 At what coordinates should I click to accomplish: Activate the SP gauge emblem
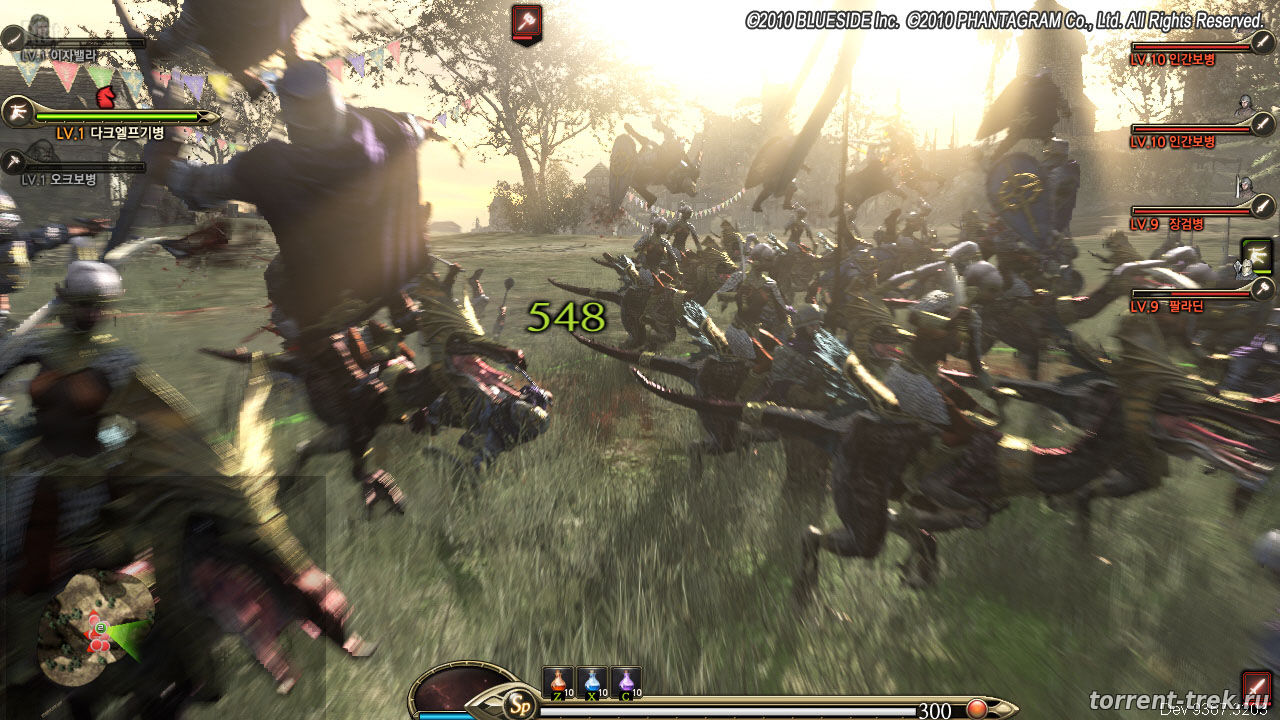(x=517, y=703)
